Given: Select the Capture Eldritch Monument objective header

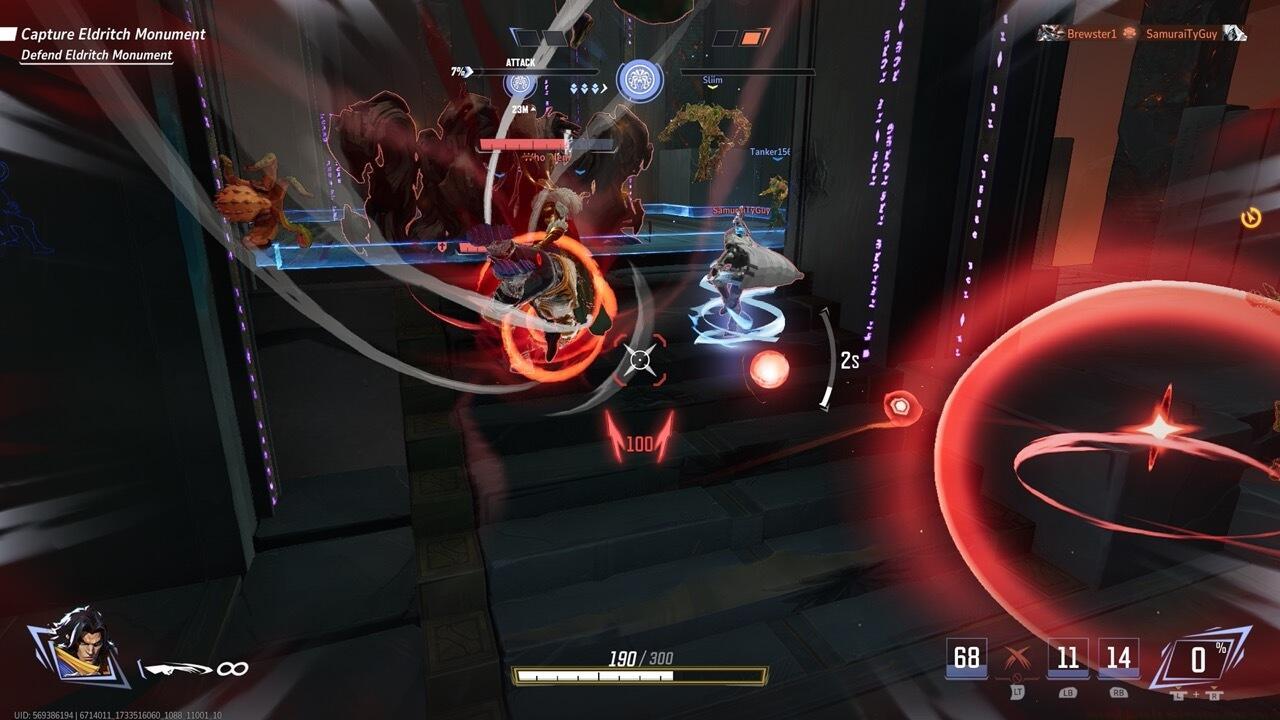Looking at the screenshot, I should click(x=113, y=34).
